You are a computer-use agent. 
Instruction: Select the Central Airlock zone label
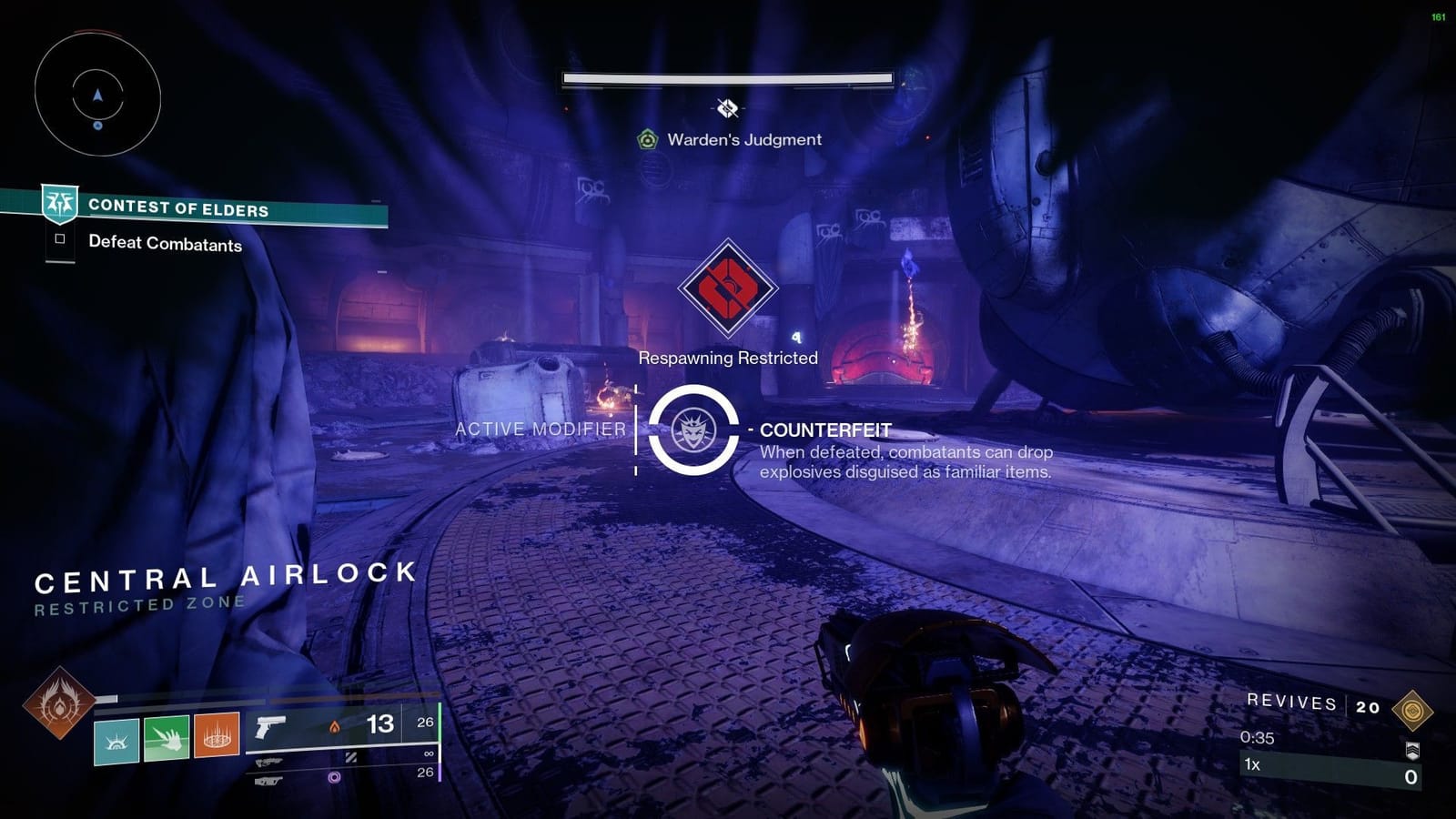(226, 577)
